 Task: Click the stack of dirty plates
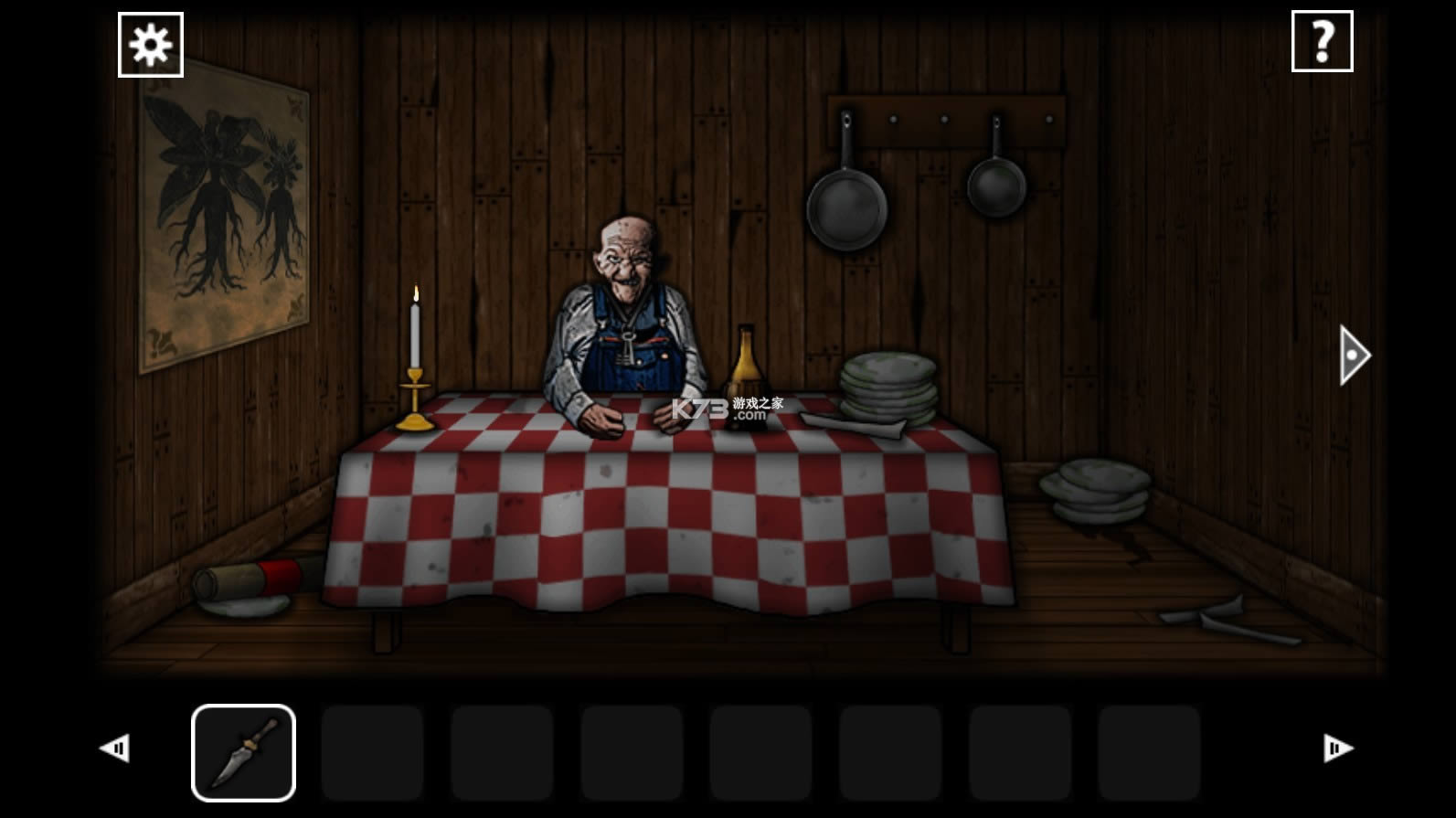click(x=887, y=384)
